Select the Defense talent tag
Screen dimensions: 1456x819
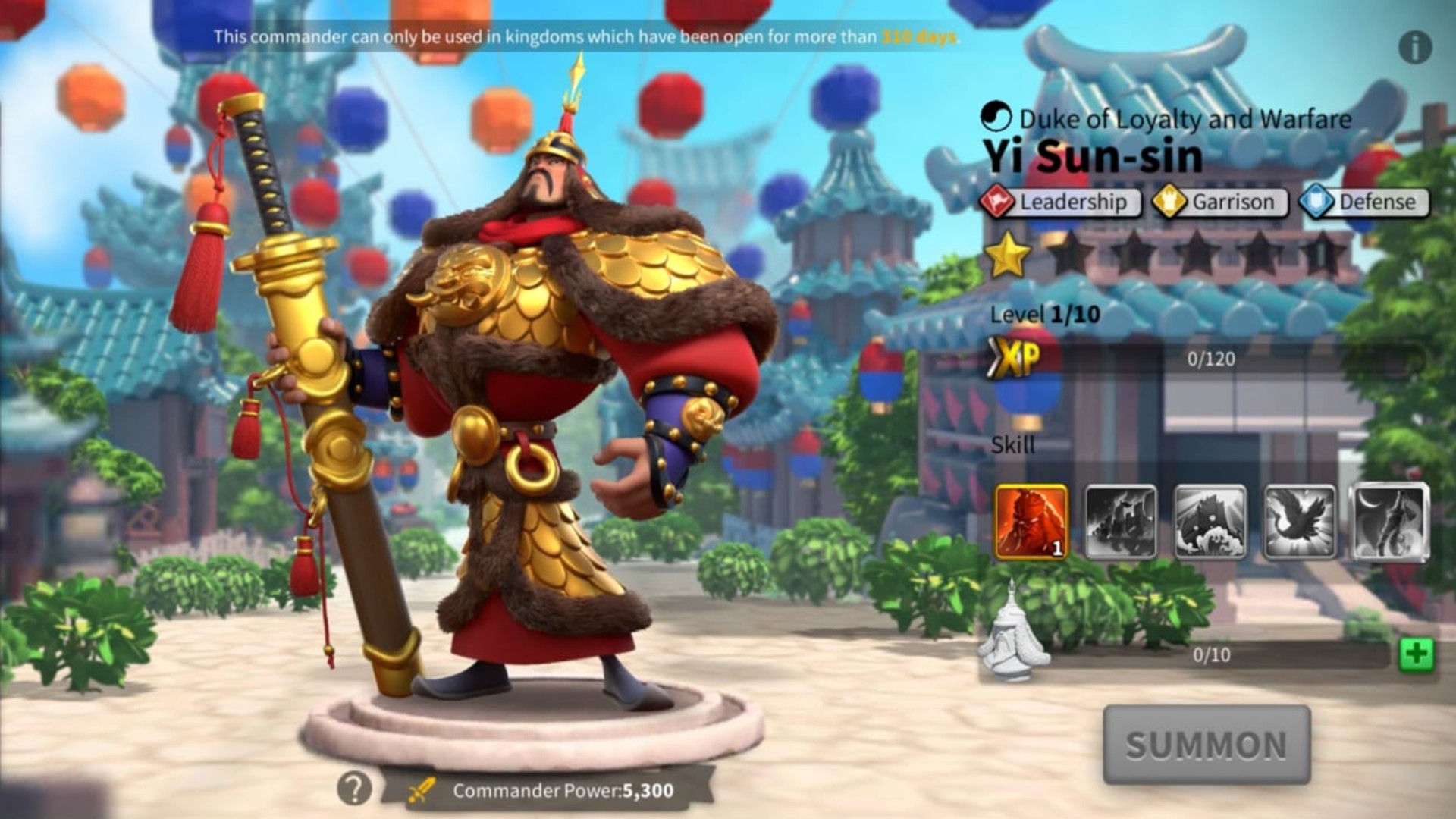(1361, 202)
